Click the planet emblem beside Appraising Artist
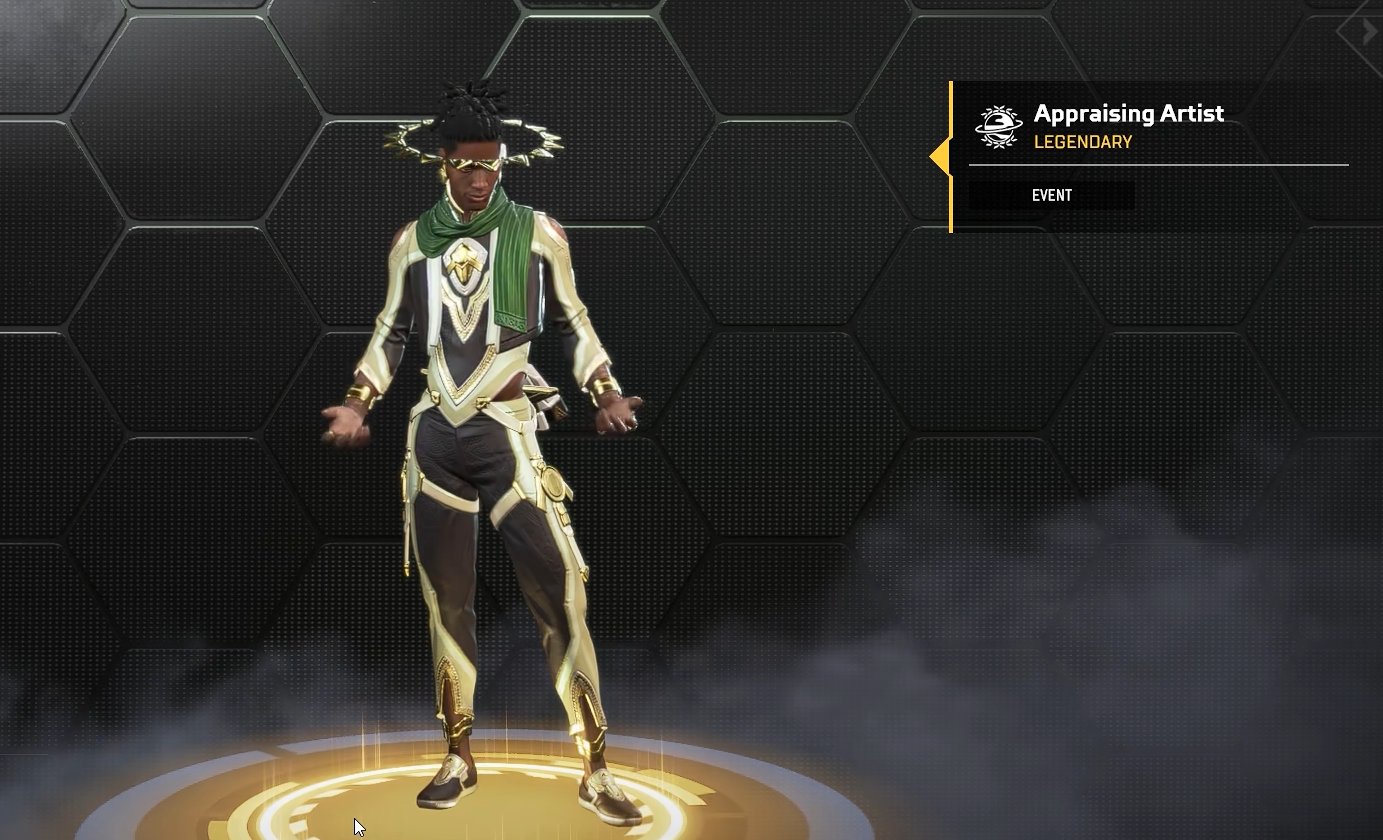The height and width of the screenshot is (840, 1383). coord(998,127)
